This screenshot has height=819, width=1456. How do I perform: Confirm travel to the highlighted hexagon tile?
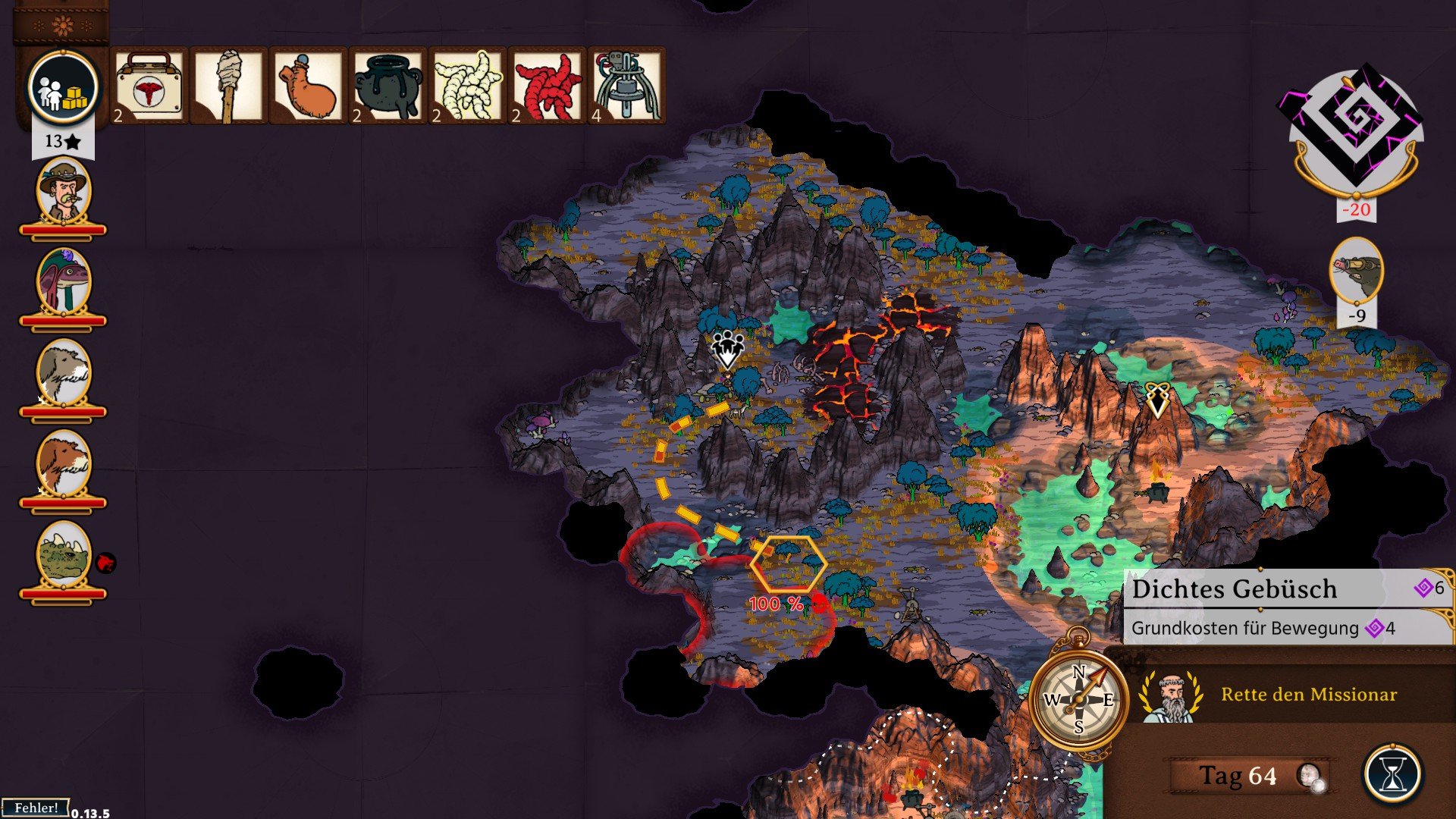[788, 564]
